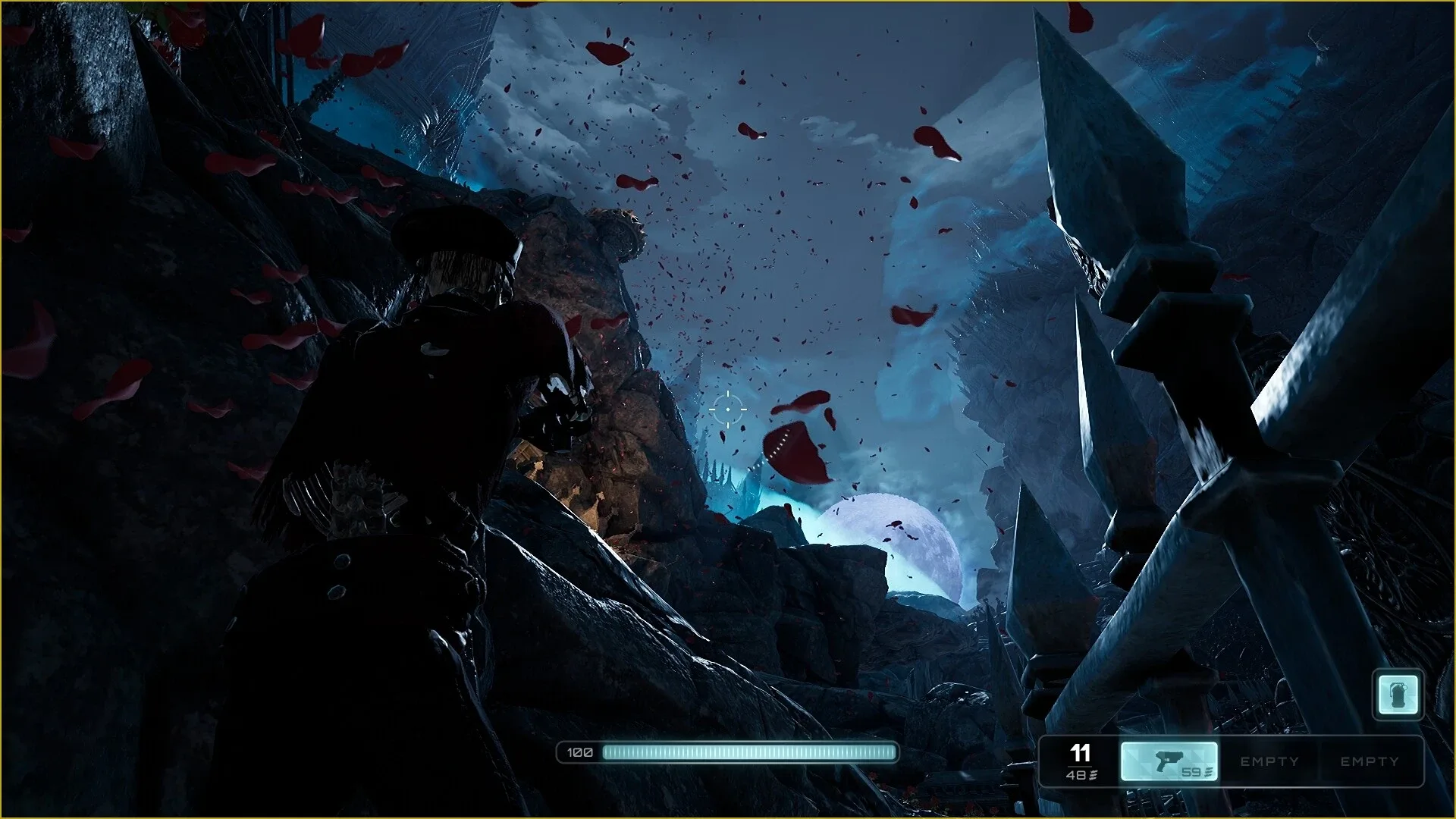Click the magazine ammo counter showing 11
The image size is (1456, 819).
tap(1080, 755)
